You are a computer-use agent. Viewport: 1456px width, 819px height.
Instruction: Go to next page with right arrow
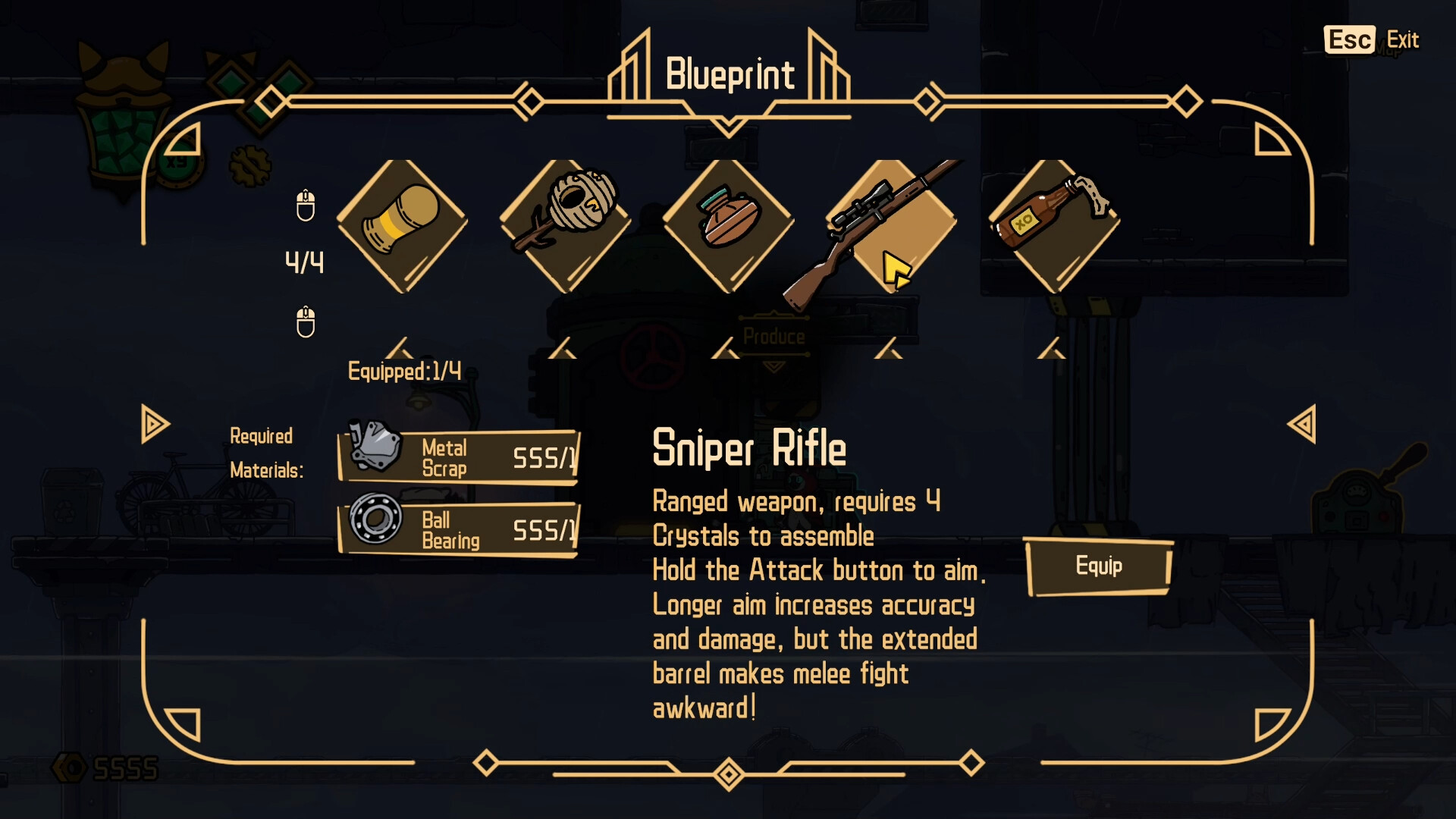1301,424
